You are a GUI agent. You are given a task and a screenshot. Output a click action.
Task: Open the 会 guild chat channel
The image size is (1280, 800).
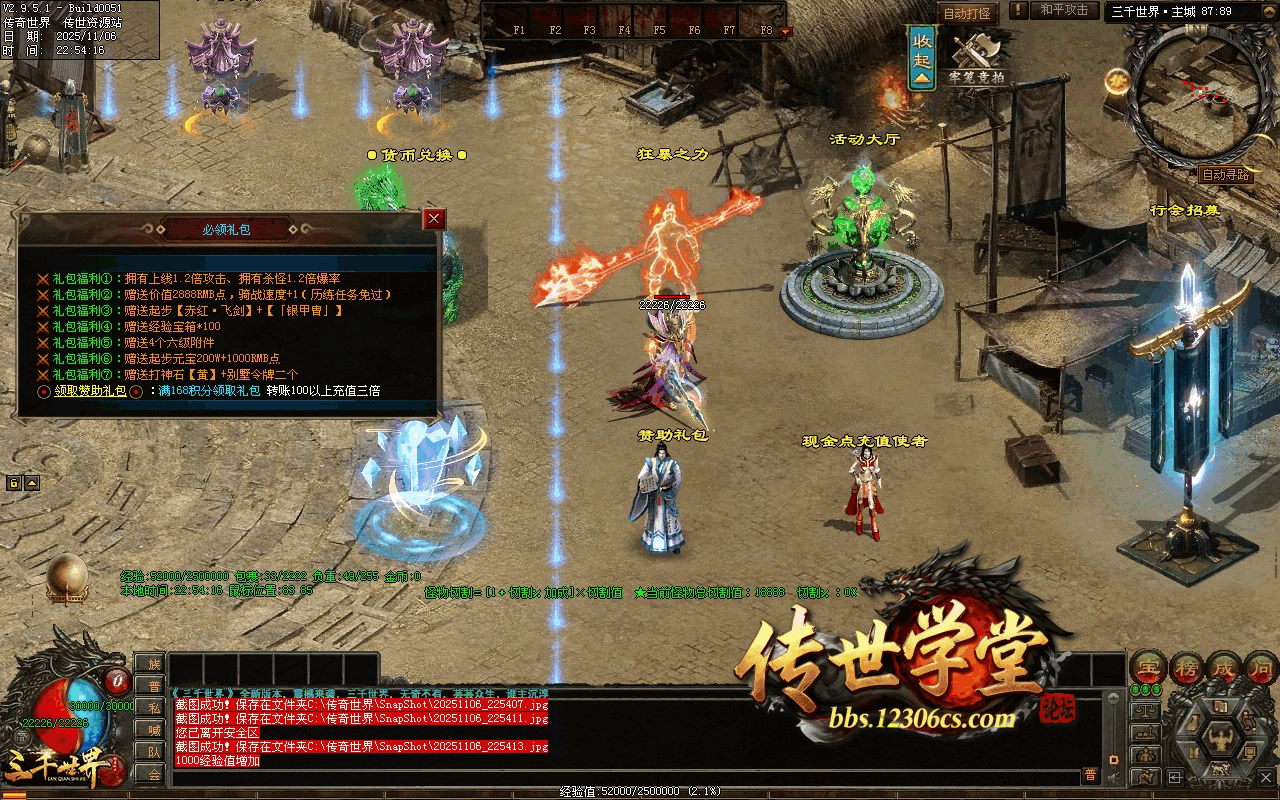point(153,774)
